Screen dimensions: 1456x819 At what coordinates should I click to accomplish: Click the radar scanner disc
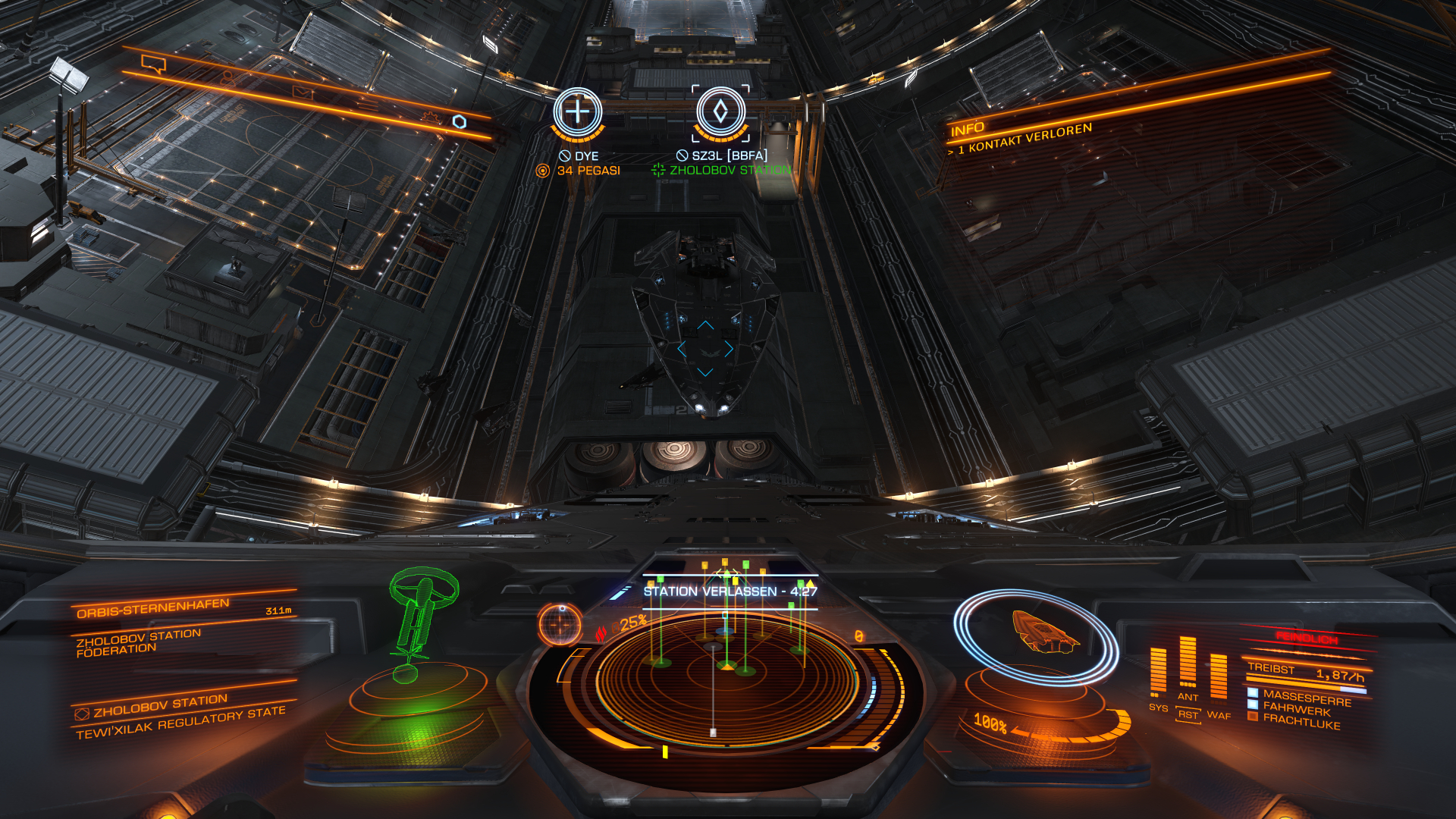pos(726,676)
